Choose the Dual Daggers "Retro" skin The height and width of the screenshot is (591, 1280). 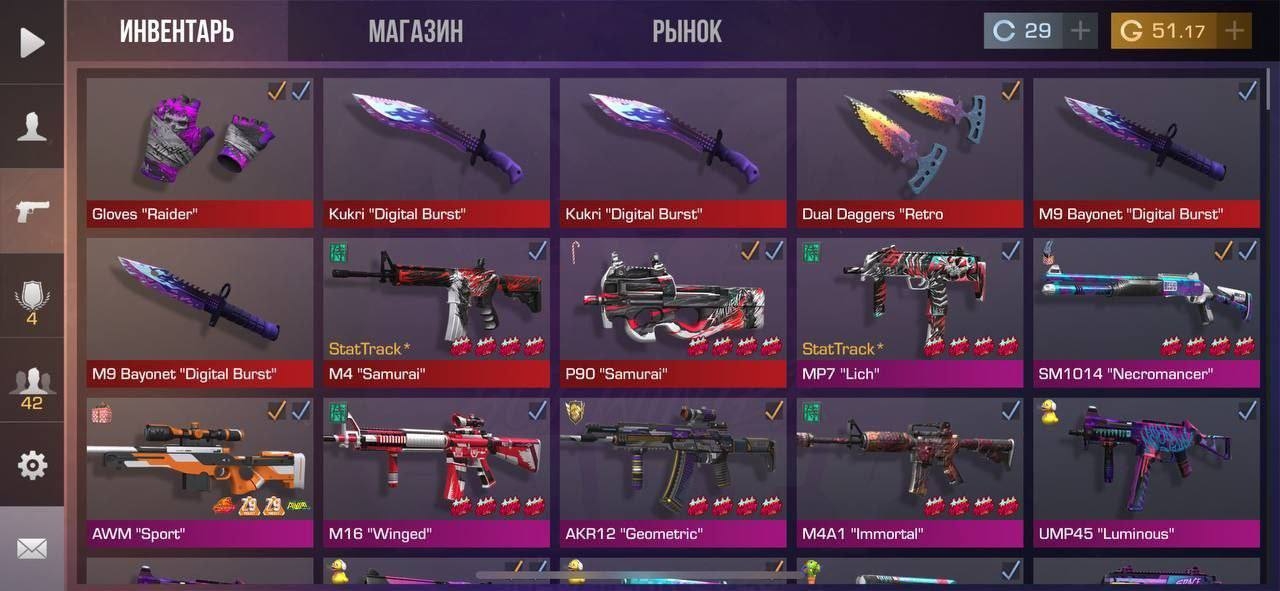pyautogui.click(x=909, y=150)
